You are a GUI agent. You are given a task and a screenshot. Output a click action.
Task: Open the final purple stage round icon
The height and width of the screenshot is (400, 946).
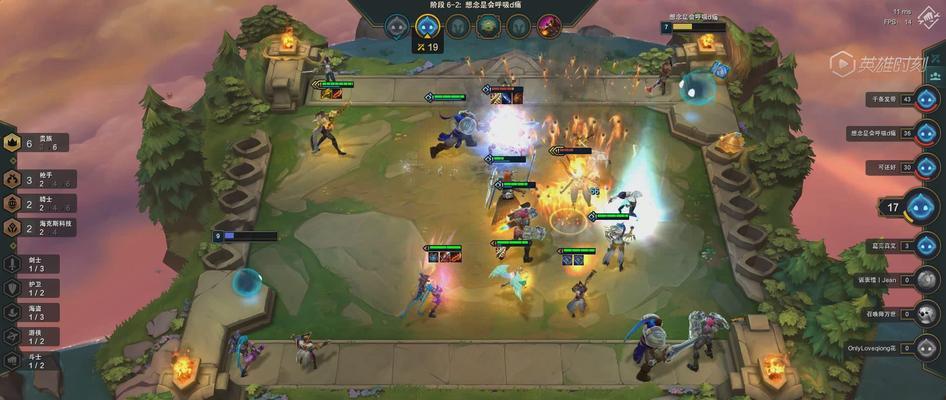coord(549,25)
